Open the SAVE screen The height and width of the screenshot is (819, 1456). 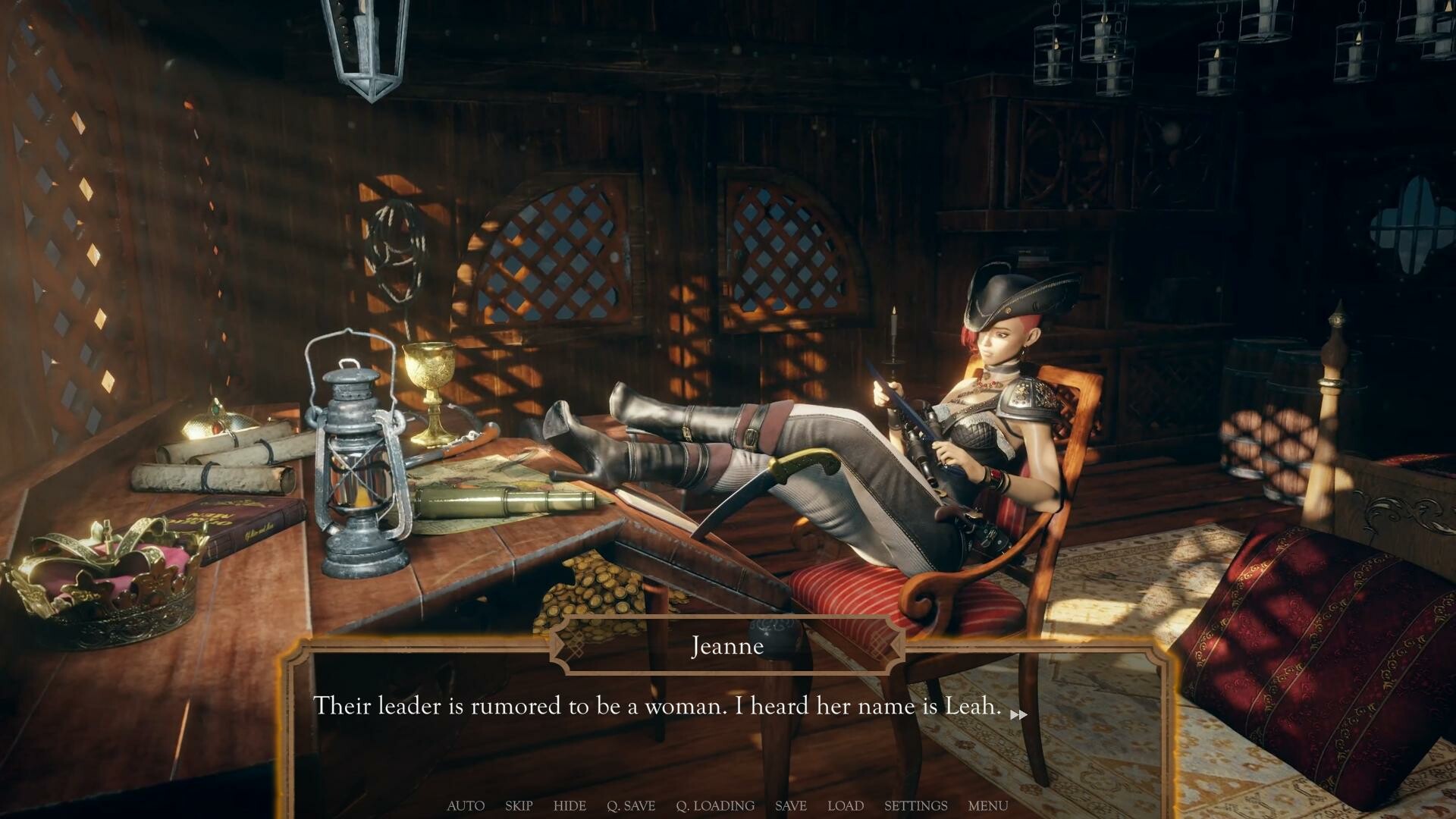coord(791,805)
